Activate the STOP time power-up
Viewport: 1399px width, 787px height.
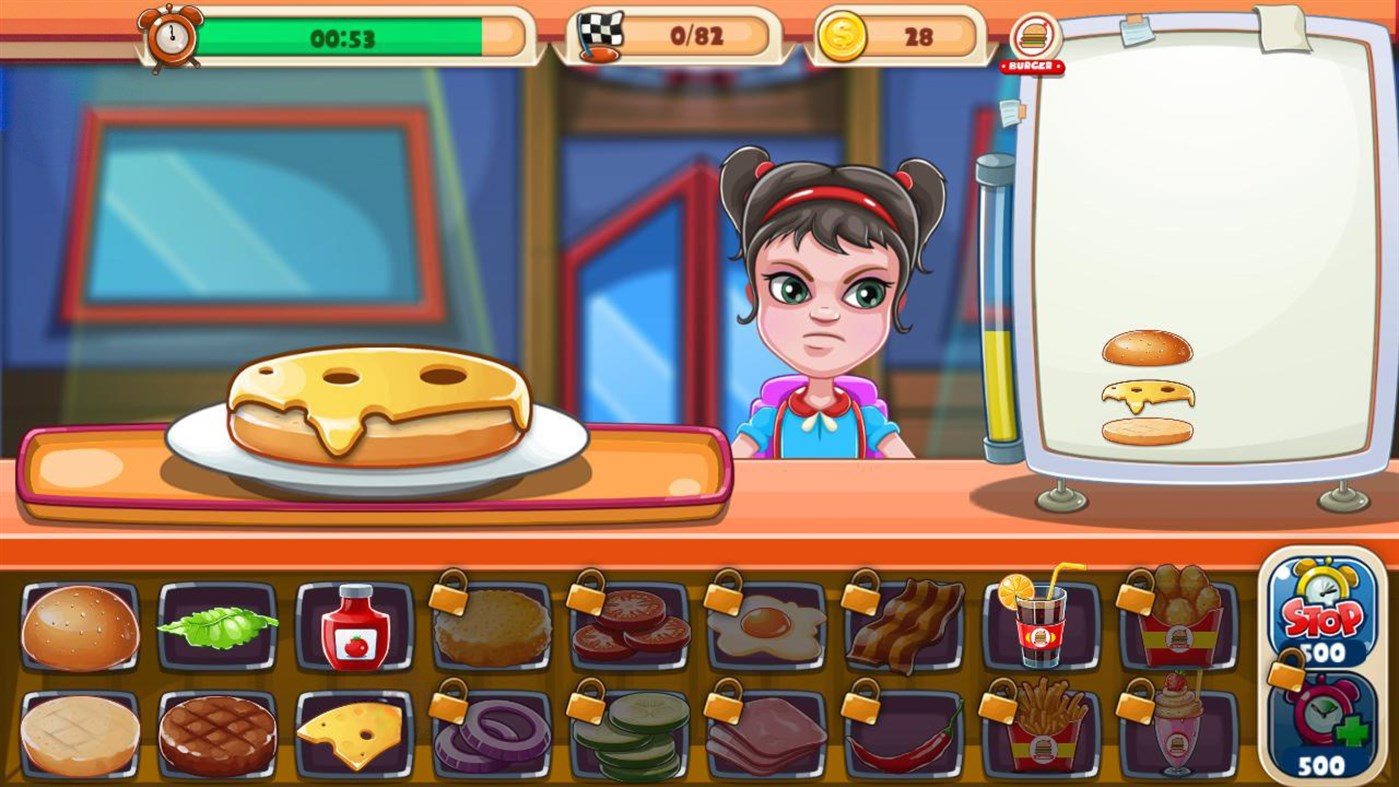pos(1325,615)
